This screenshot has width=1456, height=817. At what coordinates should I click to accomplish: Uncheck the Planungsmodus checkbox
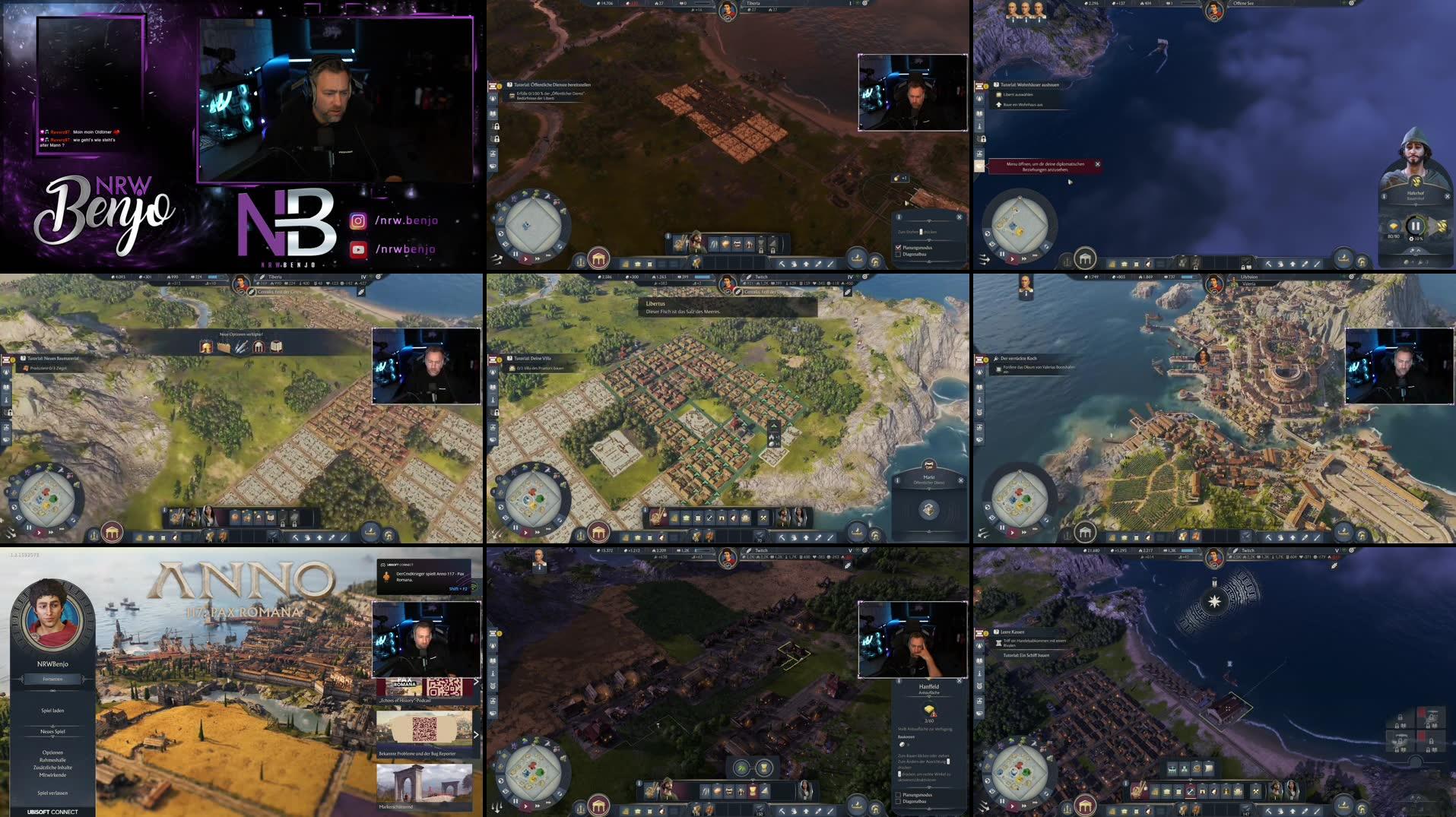pos(899,248)
